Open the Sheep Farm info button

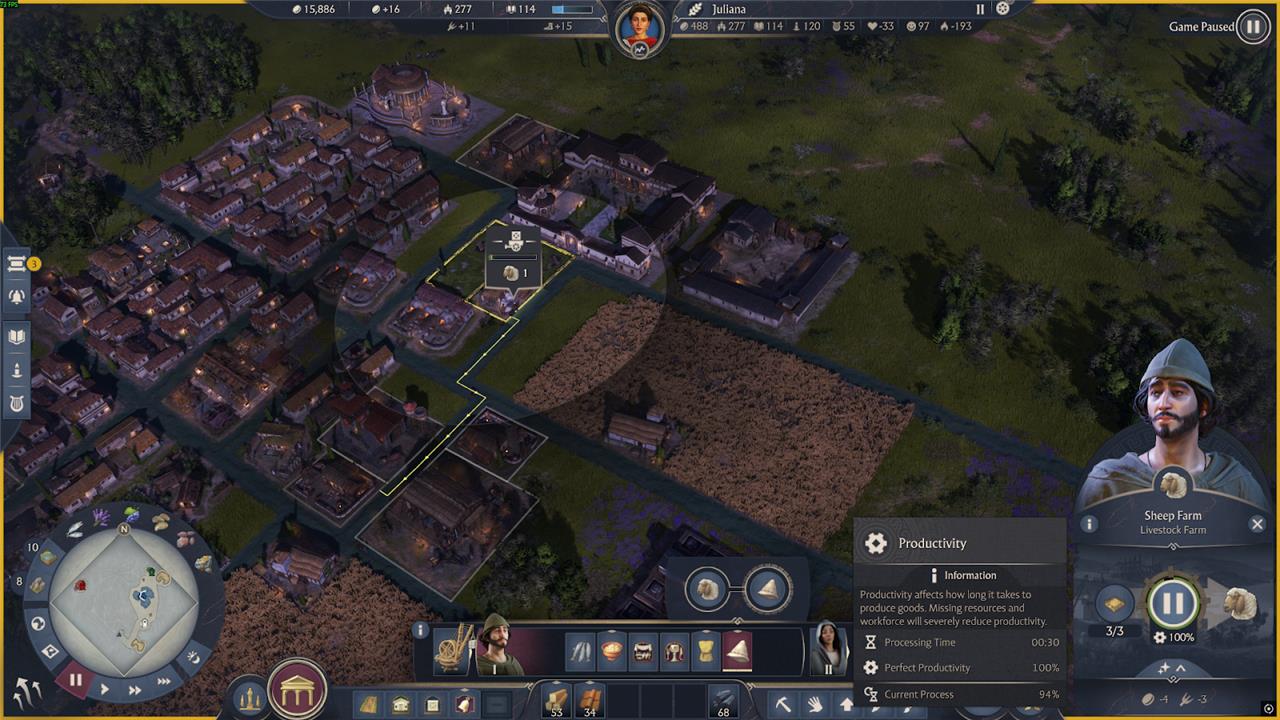coord(1089,523)
